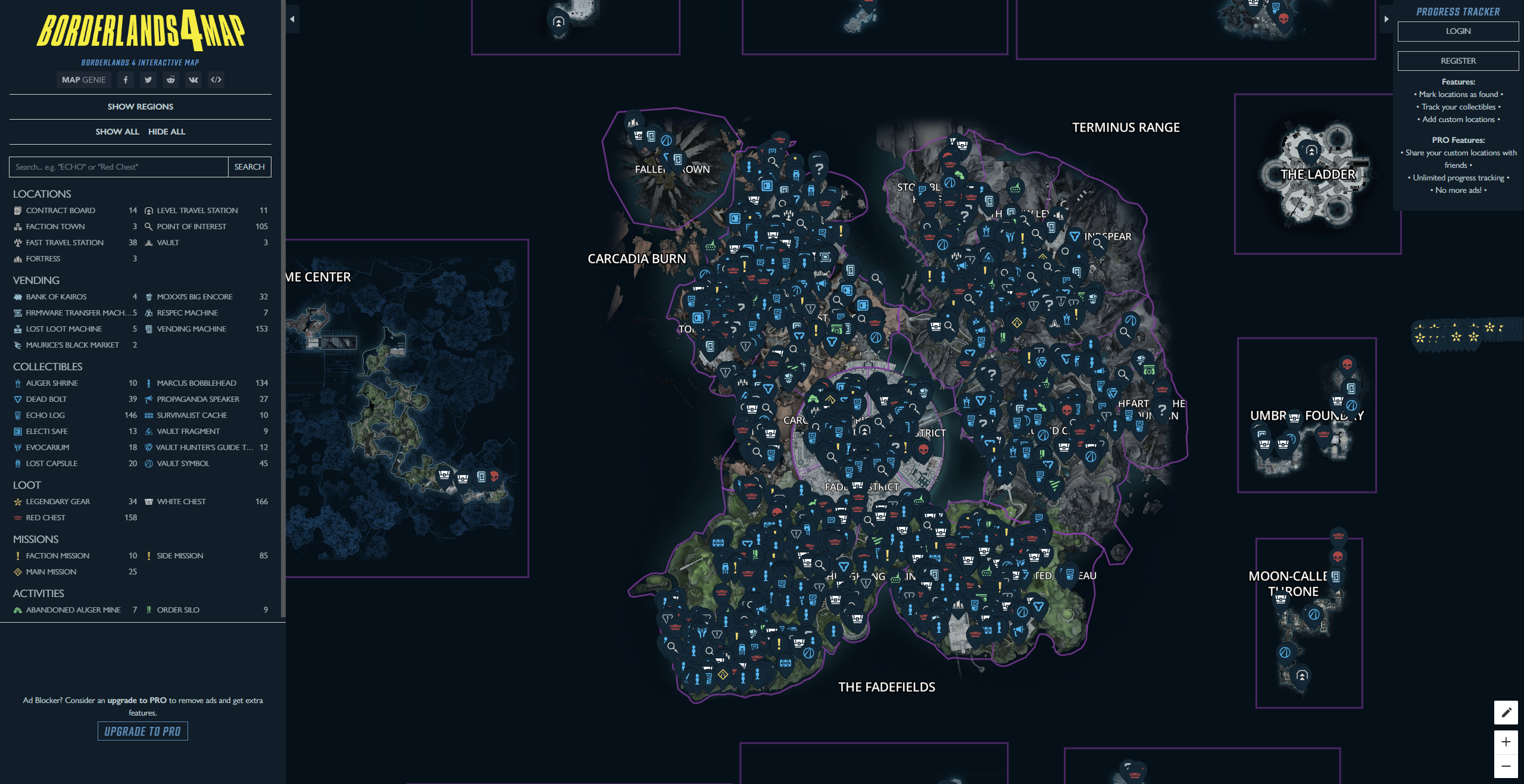Share the map on Twitter
Screen dimensions: 1524x784
coord(148,80)
